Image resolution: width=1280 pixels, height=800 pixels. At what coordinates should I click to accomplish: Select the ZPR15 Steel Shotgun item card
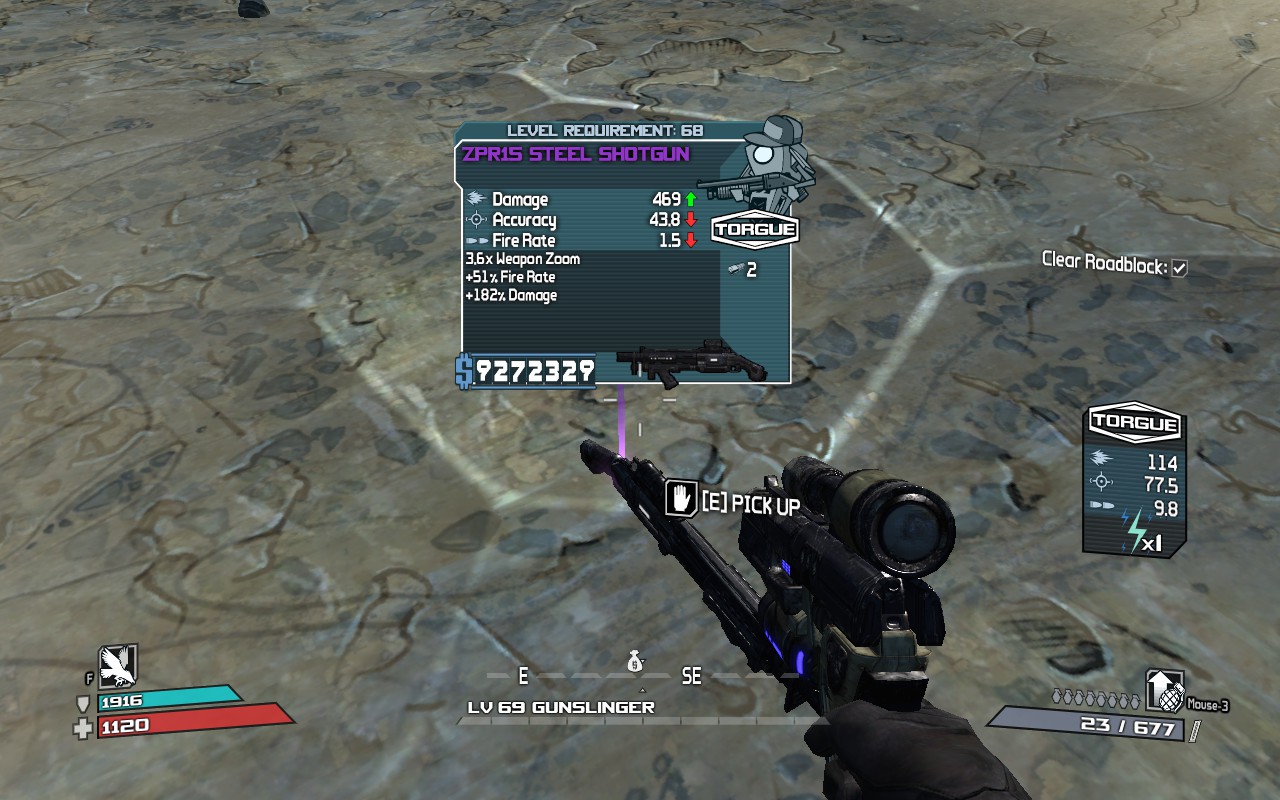point(624,255)
